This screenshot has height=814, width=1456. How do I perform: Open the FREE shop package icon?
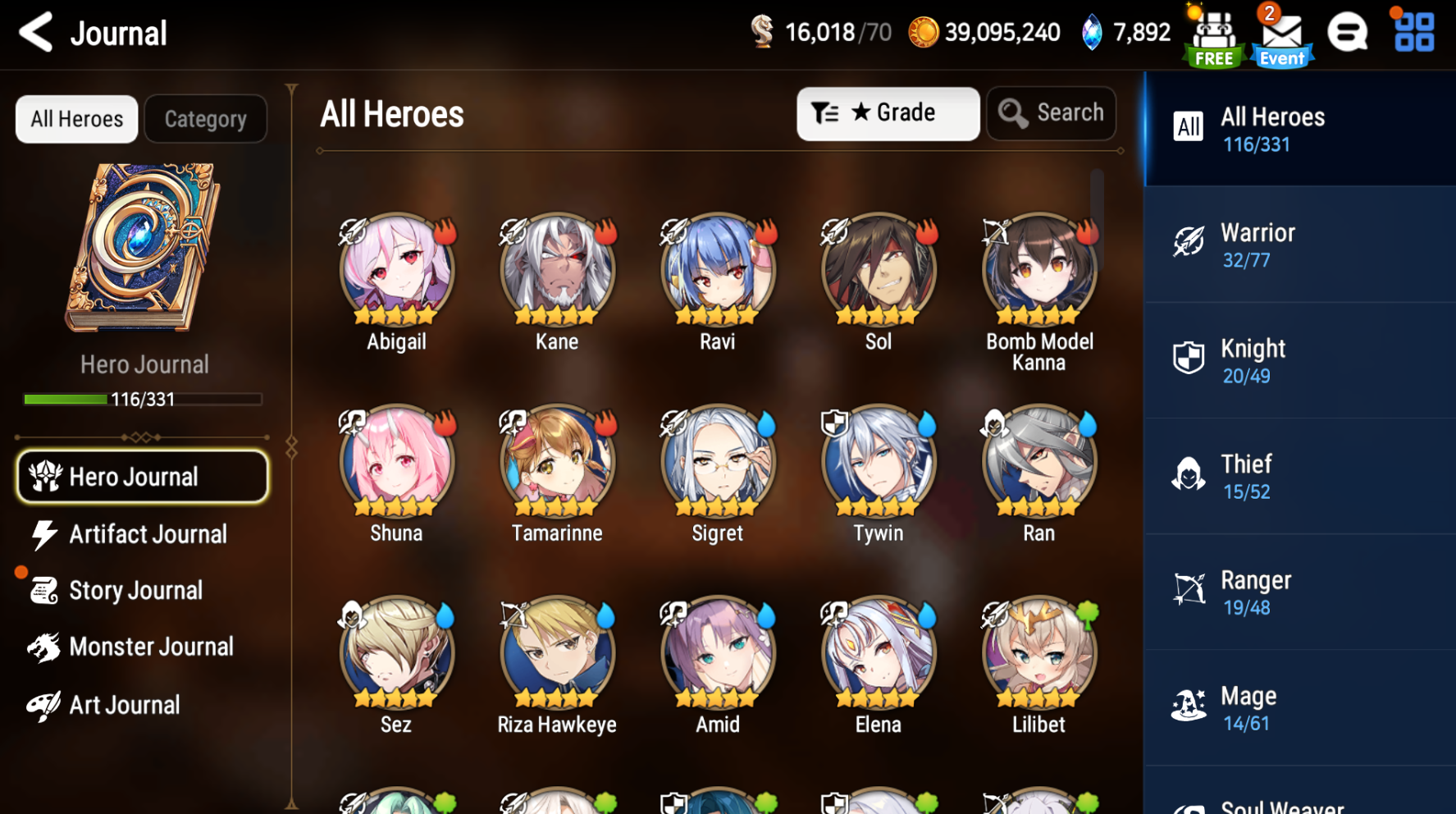1214,33
